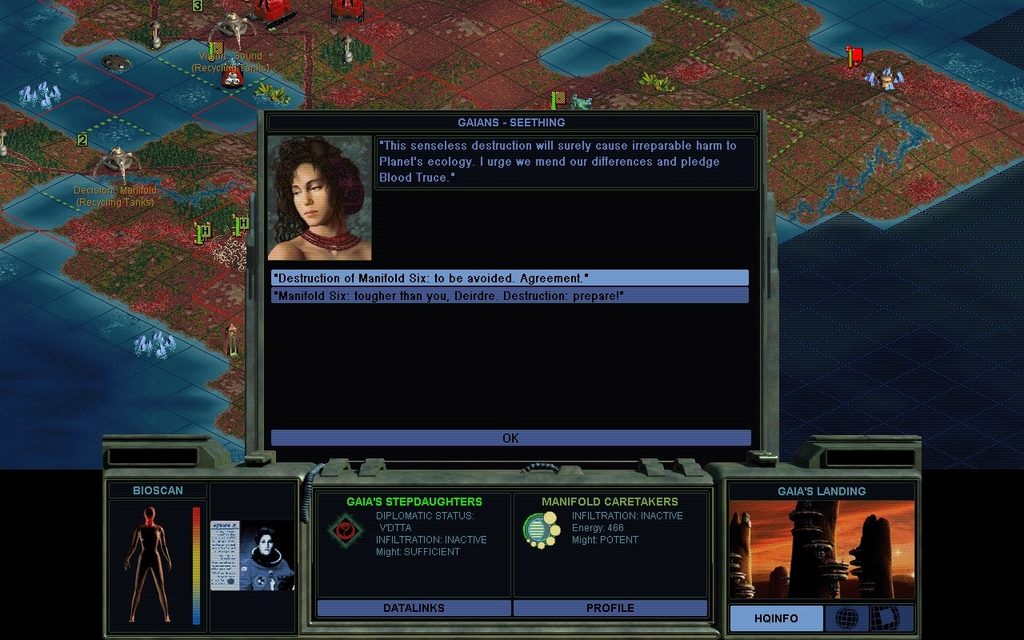Viewport: 1024px width, 640px height.
Task: Click the Manifold Caretakers faction emblem
Action: point(541,530)
